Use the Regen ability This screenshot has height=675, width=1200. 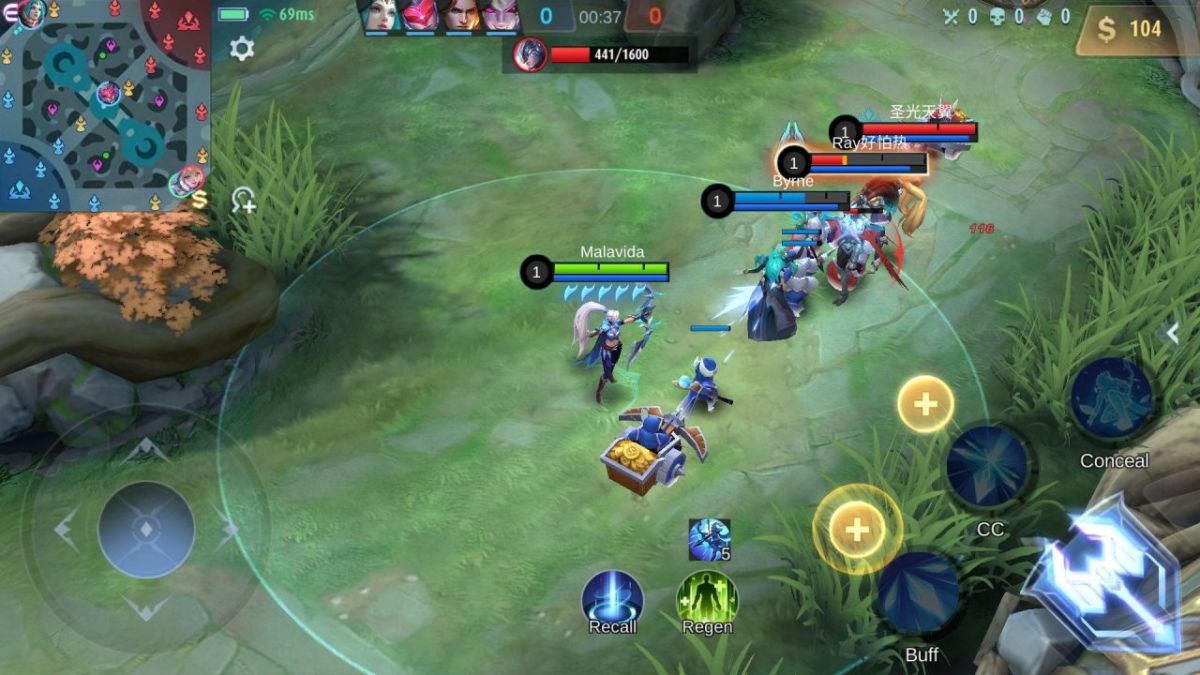707,598
